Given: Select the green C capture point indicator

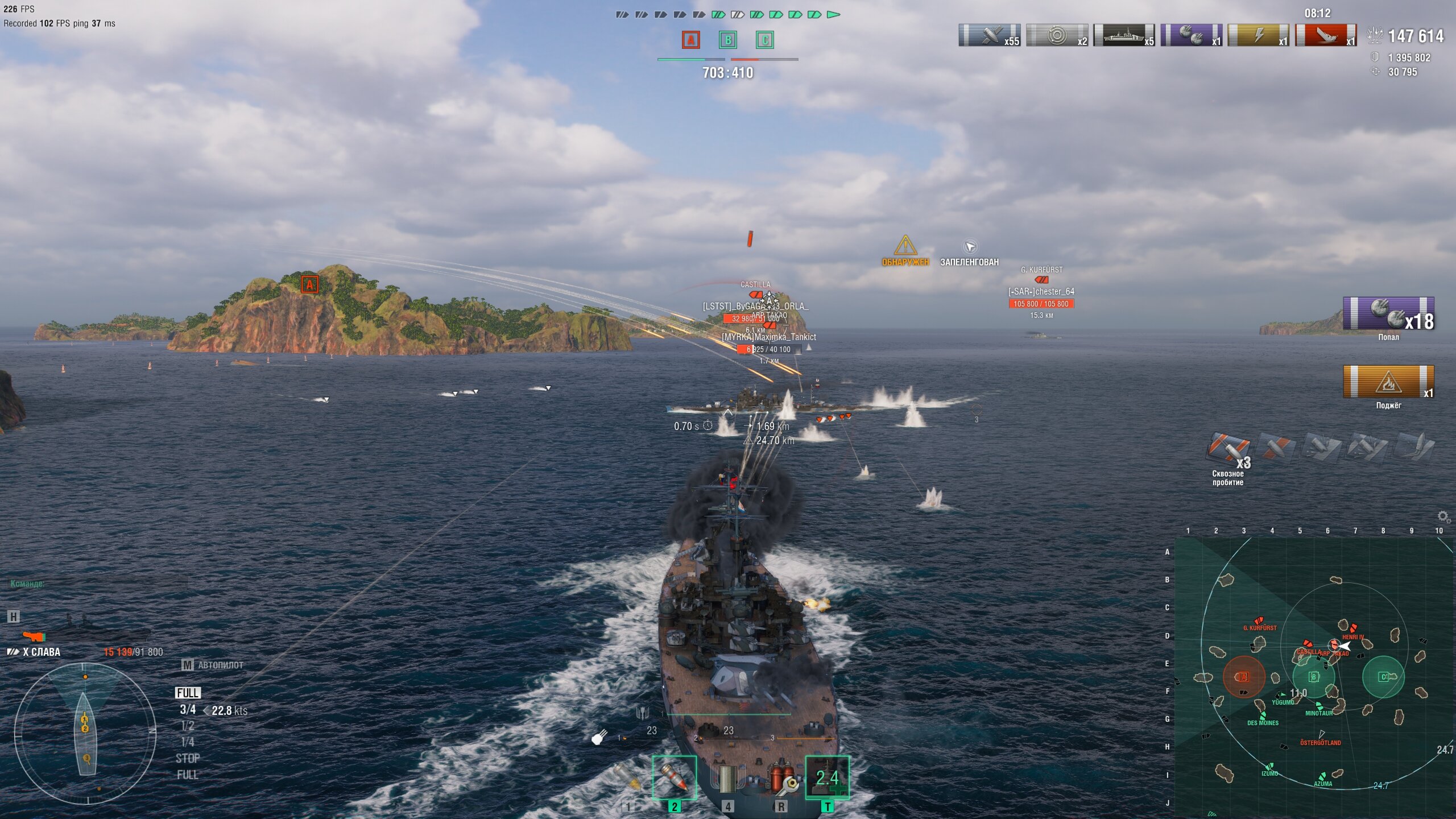Looking at the screenshot, I should tap(765, 40).
